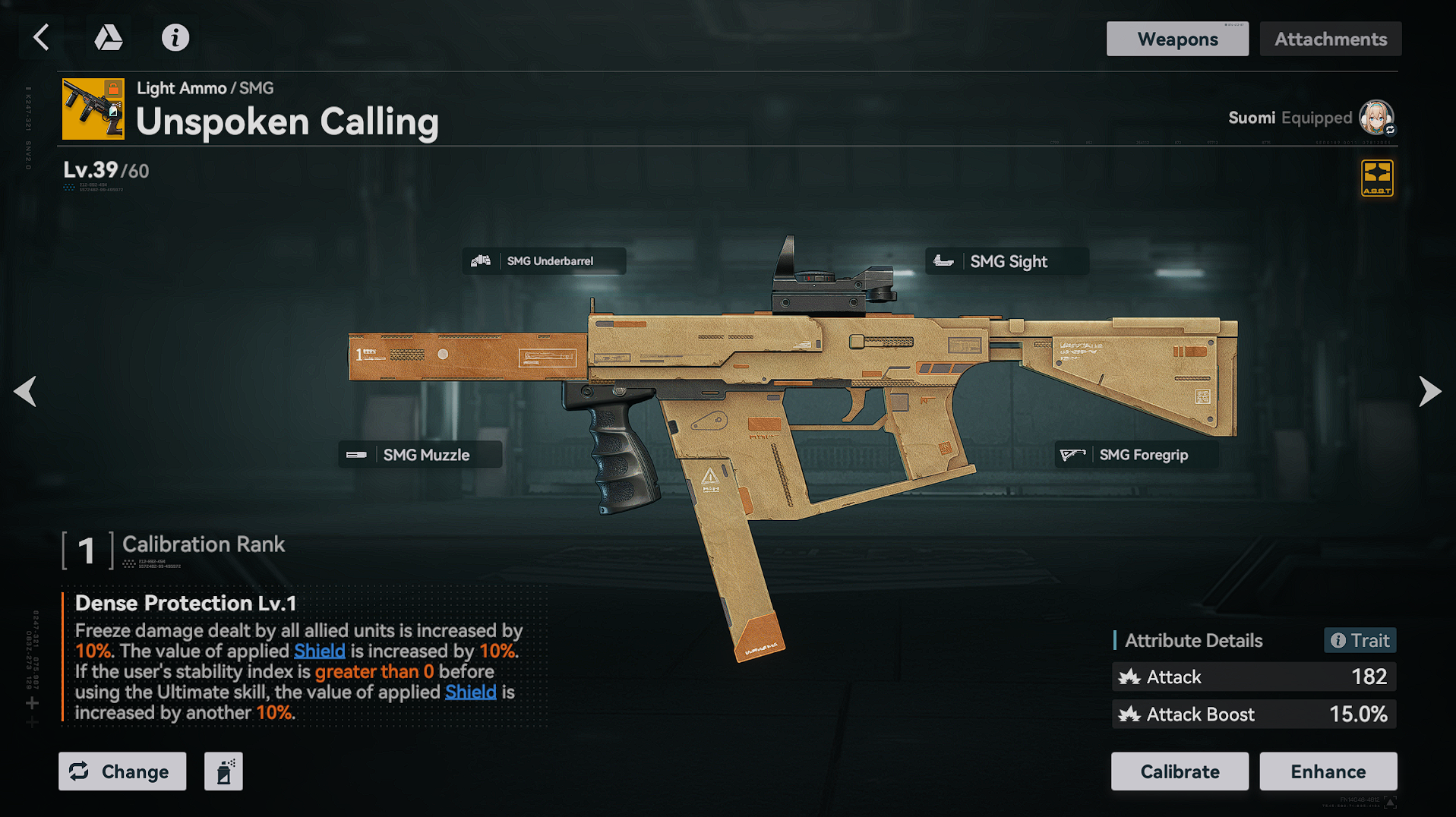Switch to the Weapons tab

[x=1176, y=39]
